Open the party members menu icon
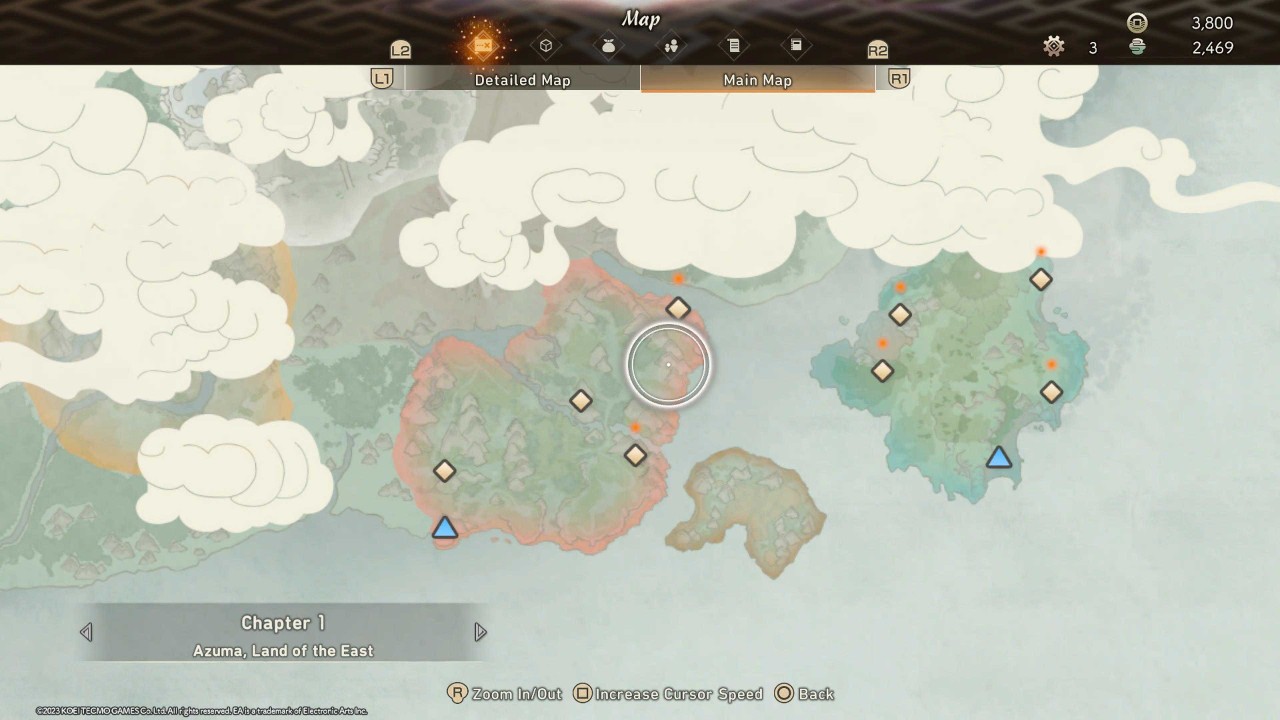The height and width of the screenshot is (720, 1280). click(670, 45)
